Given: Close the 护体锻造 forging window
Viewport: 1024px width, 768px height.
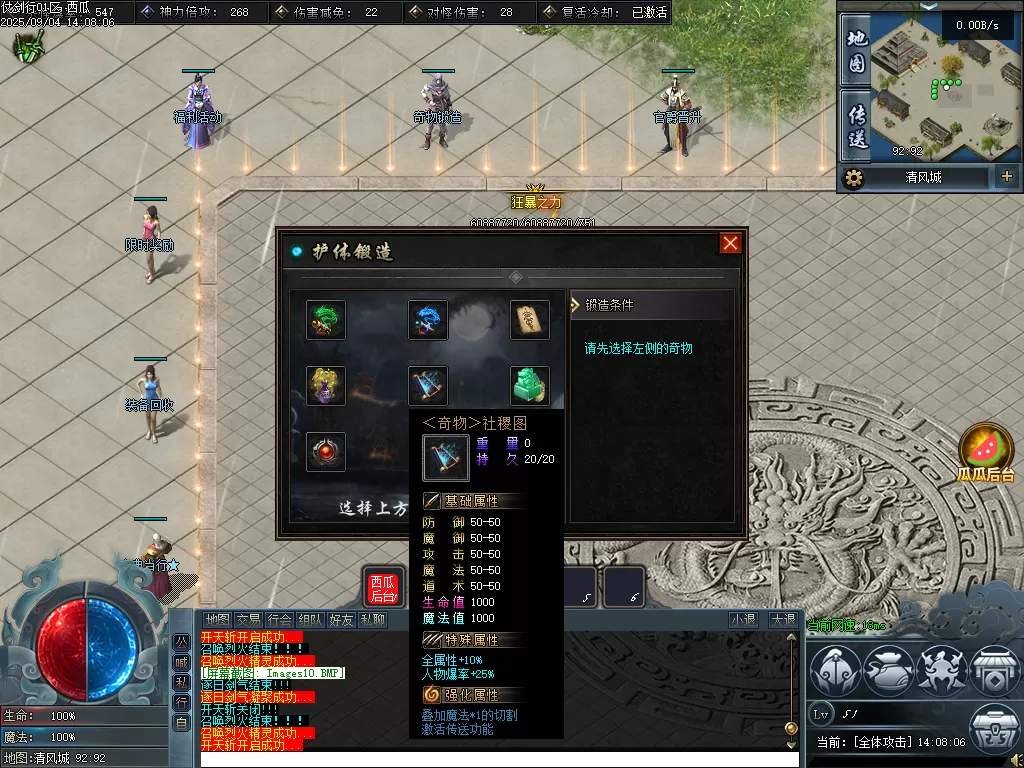Looking at the screenshot, I should point(731,244).
